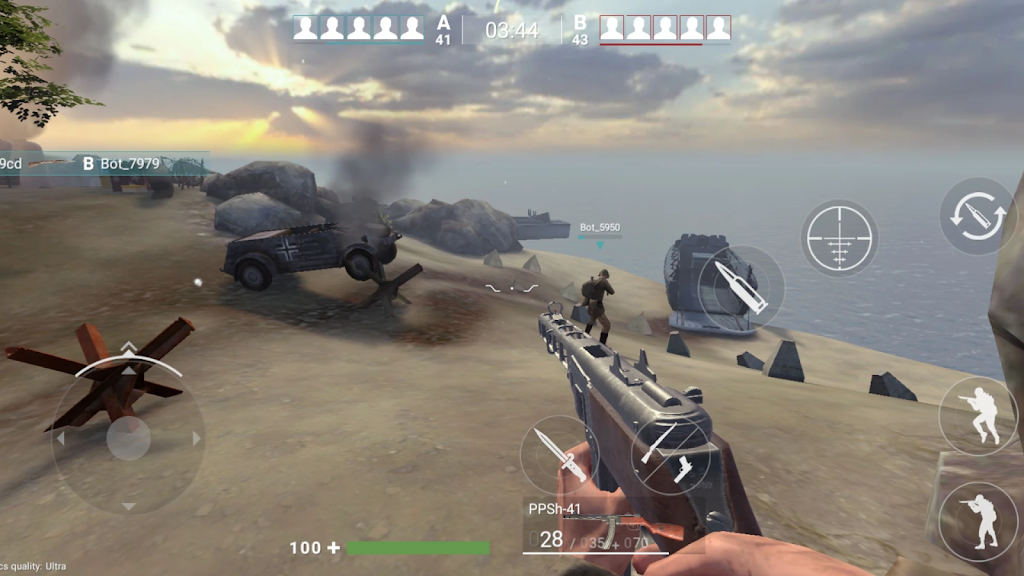The width and height of the screenshot is (1024, 576).
Task: Switch weapons with the rifle and pistol button
Action: 671,453
